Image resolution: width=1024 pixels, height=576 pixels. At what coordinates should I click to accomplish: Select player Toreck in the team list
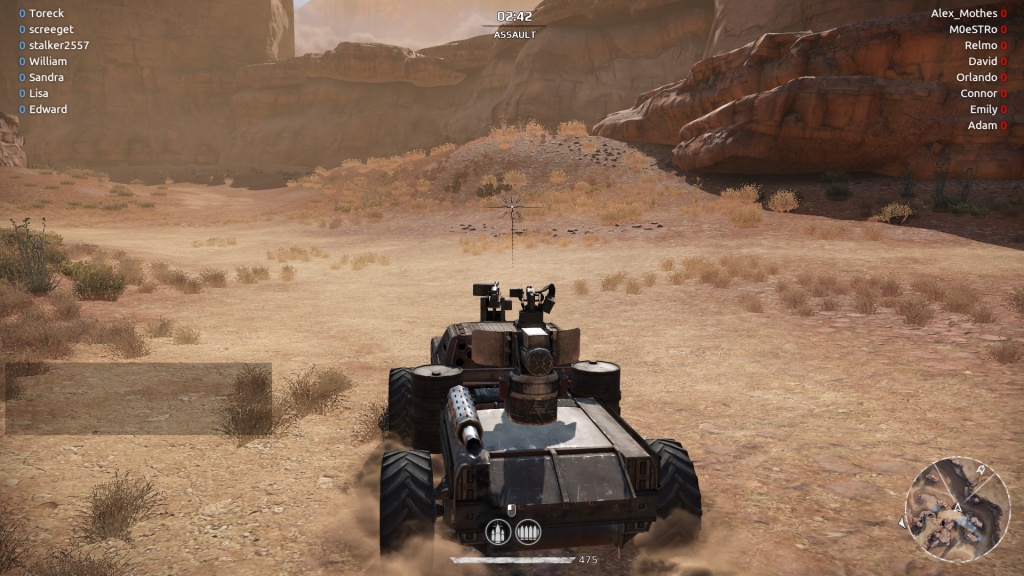47,13
